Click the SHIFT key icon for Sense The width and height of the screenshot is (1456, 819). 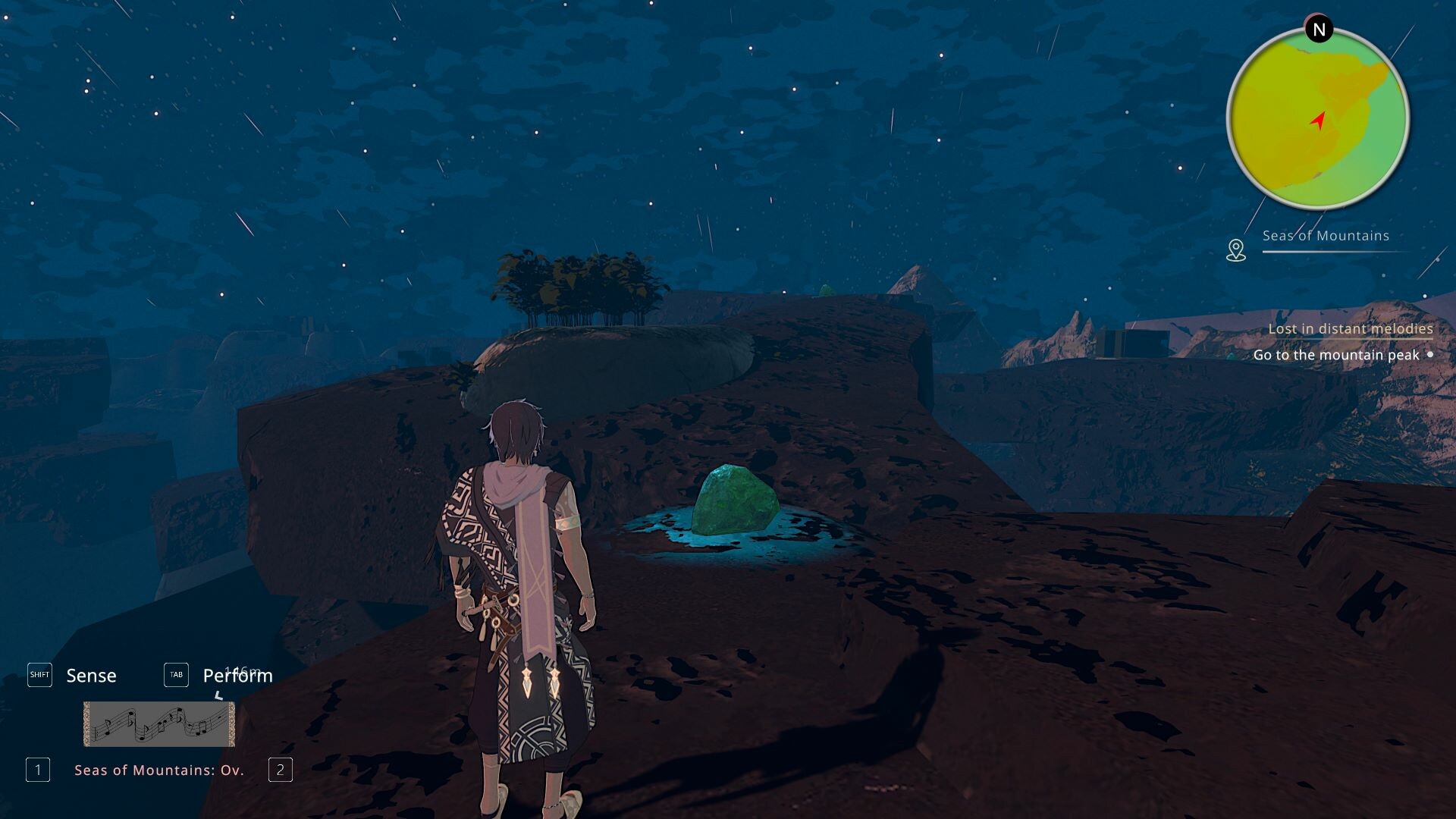[x=39, y=674]
